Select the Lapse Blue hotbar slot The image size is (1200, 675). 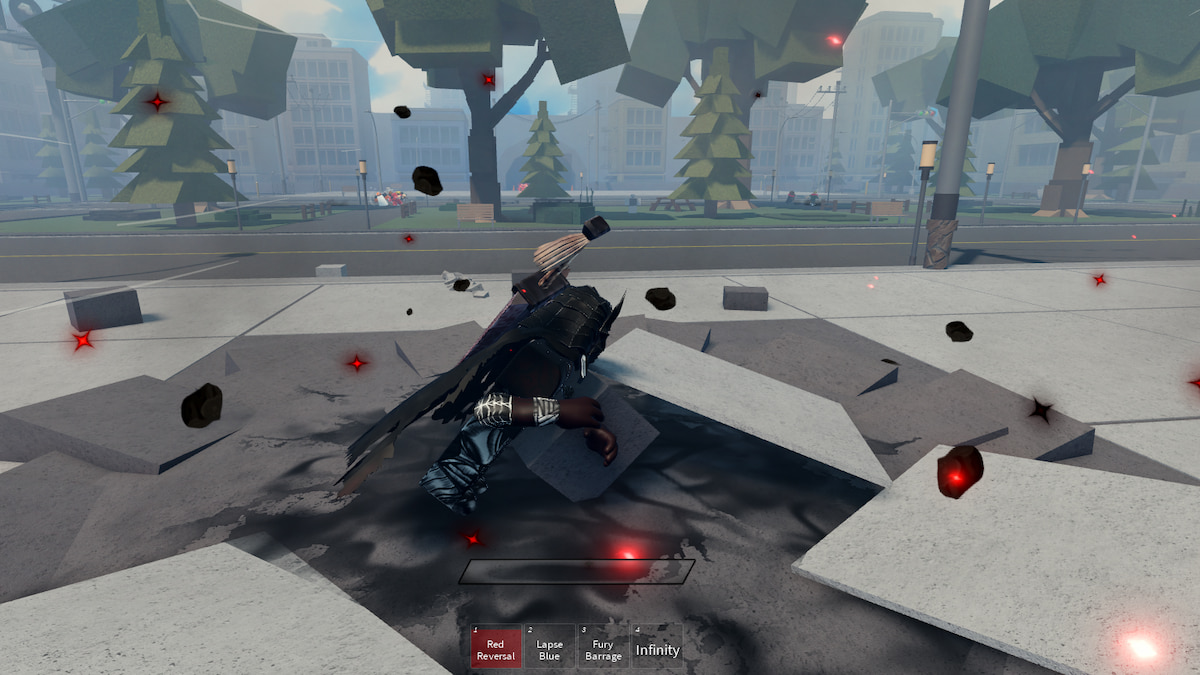click(x=549, y=647)
